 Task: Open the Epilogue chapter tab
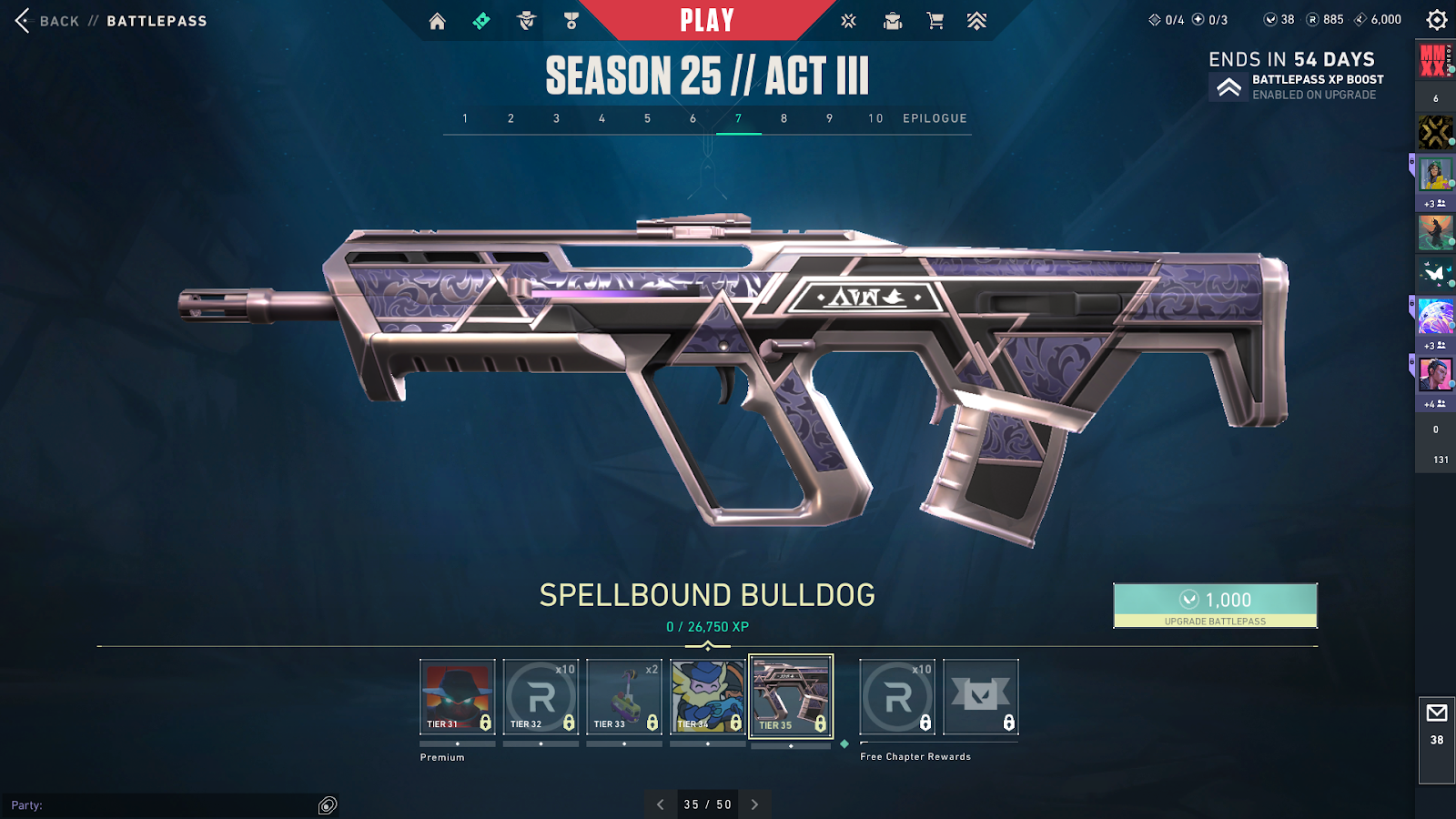[x=935, y=118]
